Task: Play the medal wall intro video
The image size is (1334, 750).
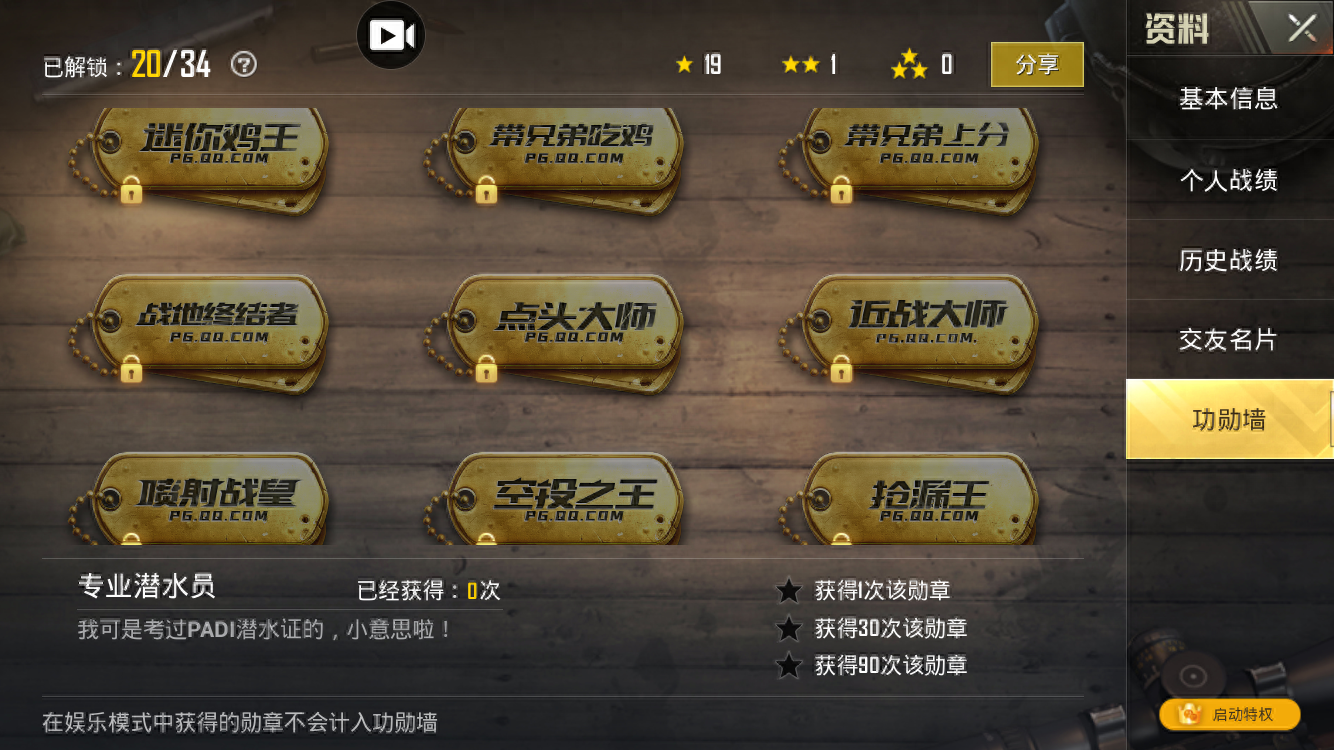Action: click(x=390, y=33)
